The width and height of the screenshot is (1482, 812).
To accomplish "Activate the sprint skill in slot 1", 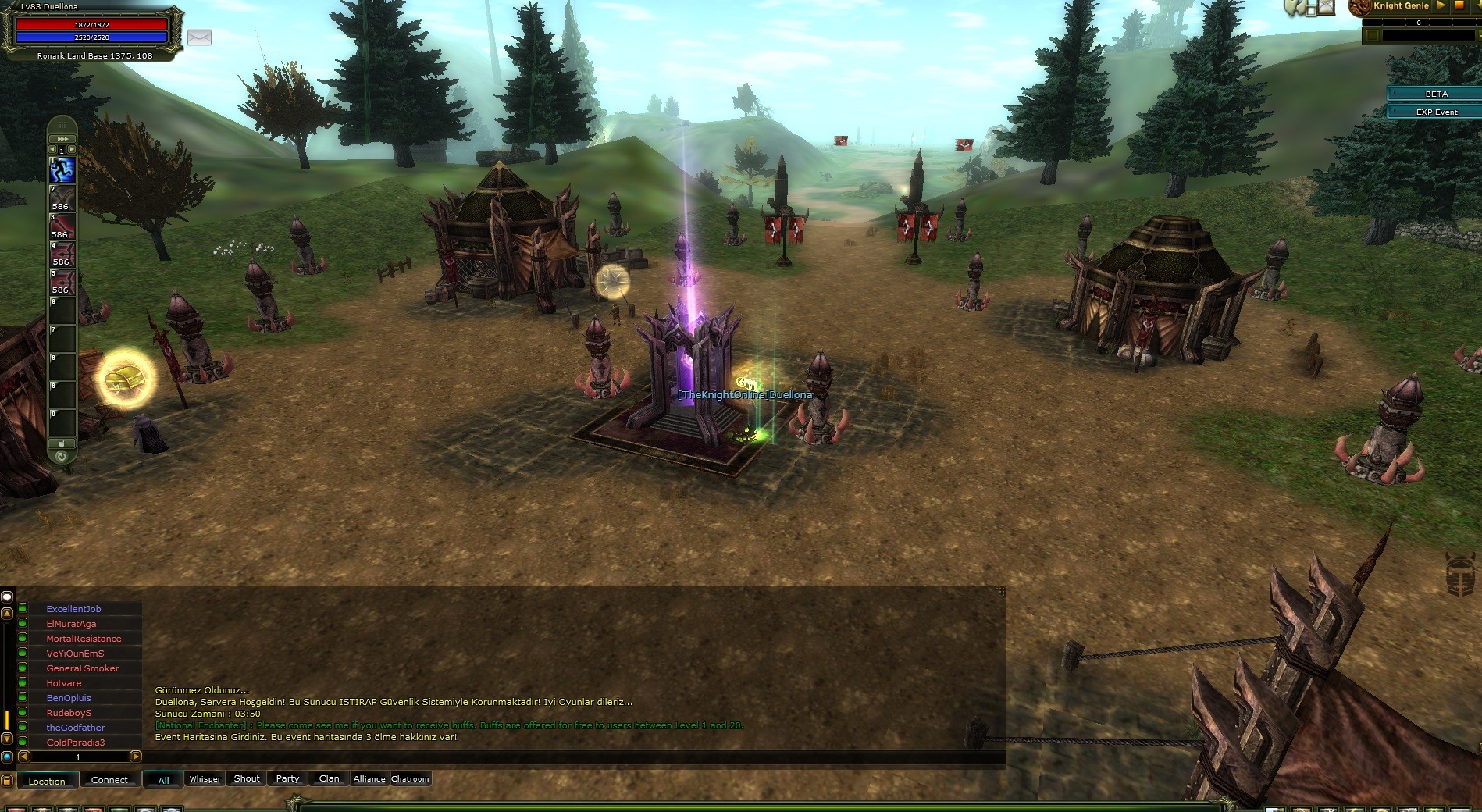I will (62, 169).
